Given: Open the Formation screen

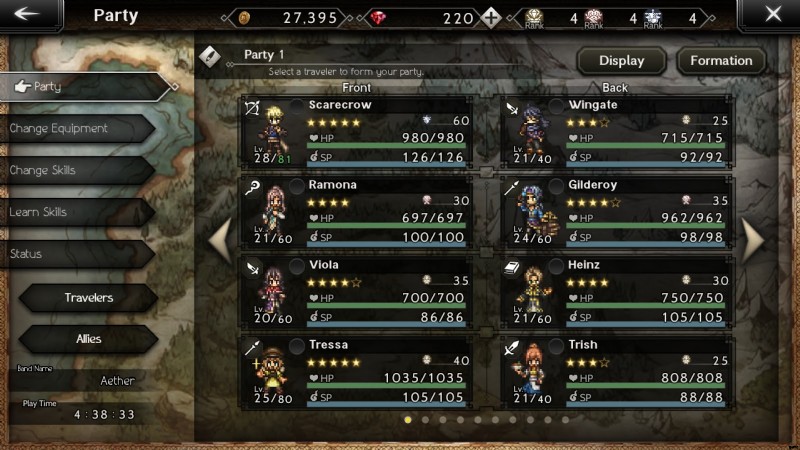Looking at the screenshot, I should 721,61.
